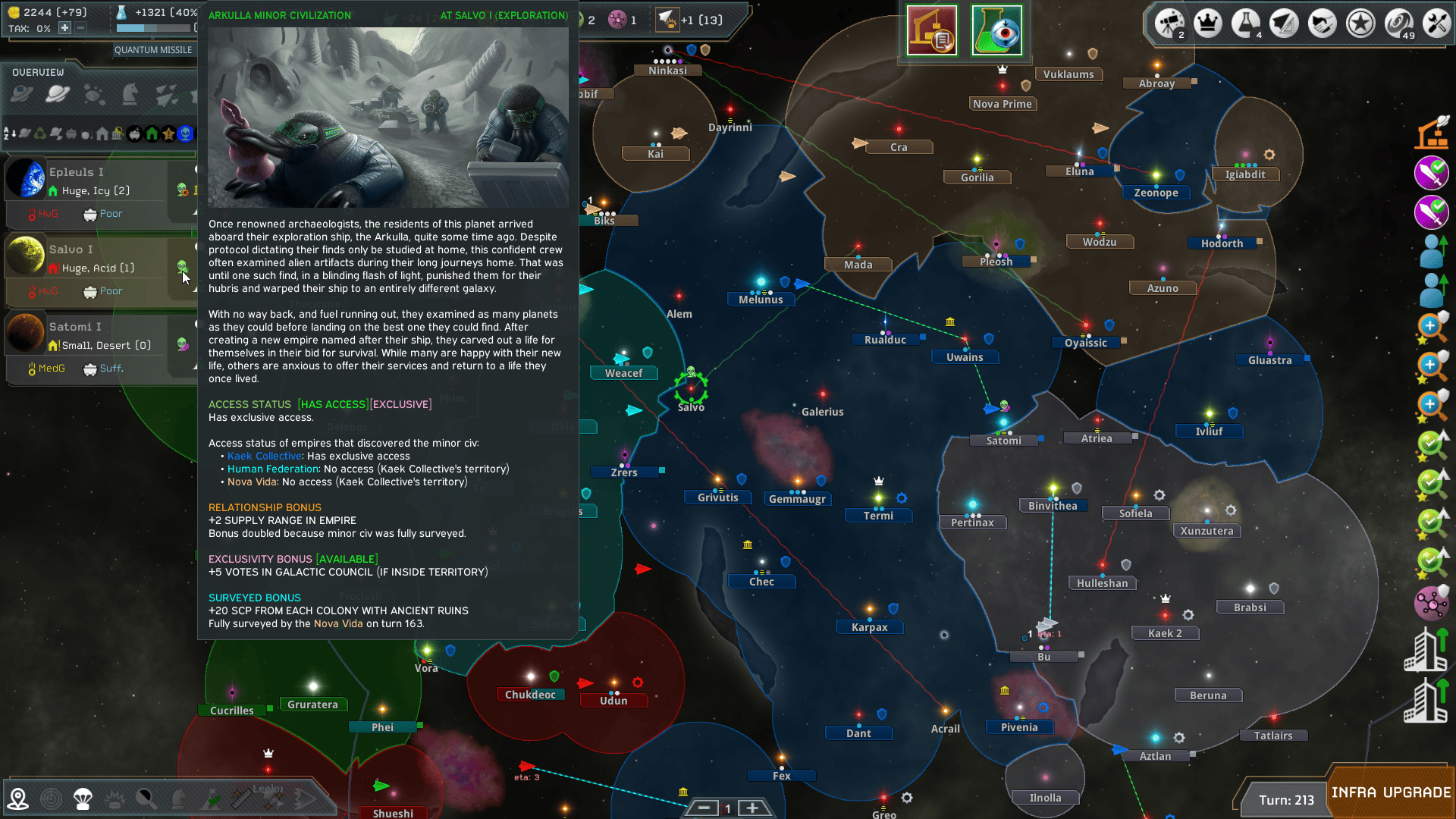Image resolution: width=1456 pixels, height=819 pixels.
Task: Open the ship design blueprint panel
Action: (x=1284, y=23)
